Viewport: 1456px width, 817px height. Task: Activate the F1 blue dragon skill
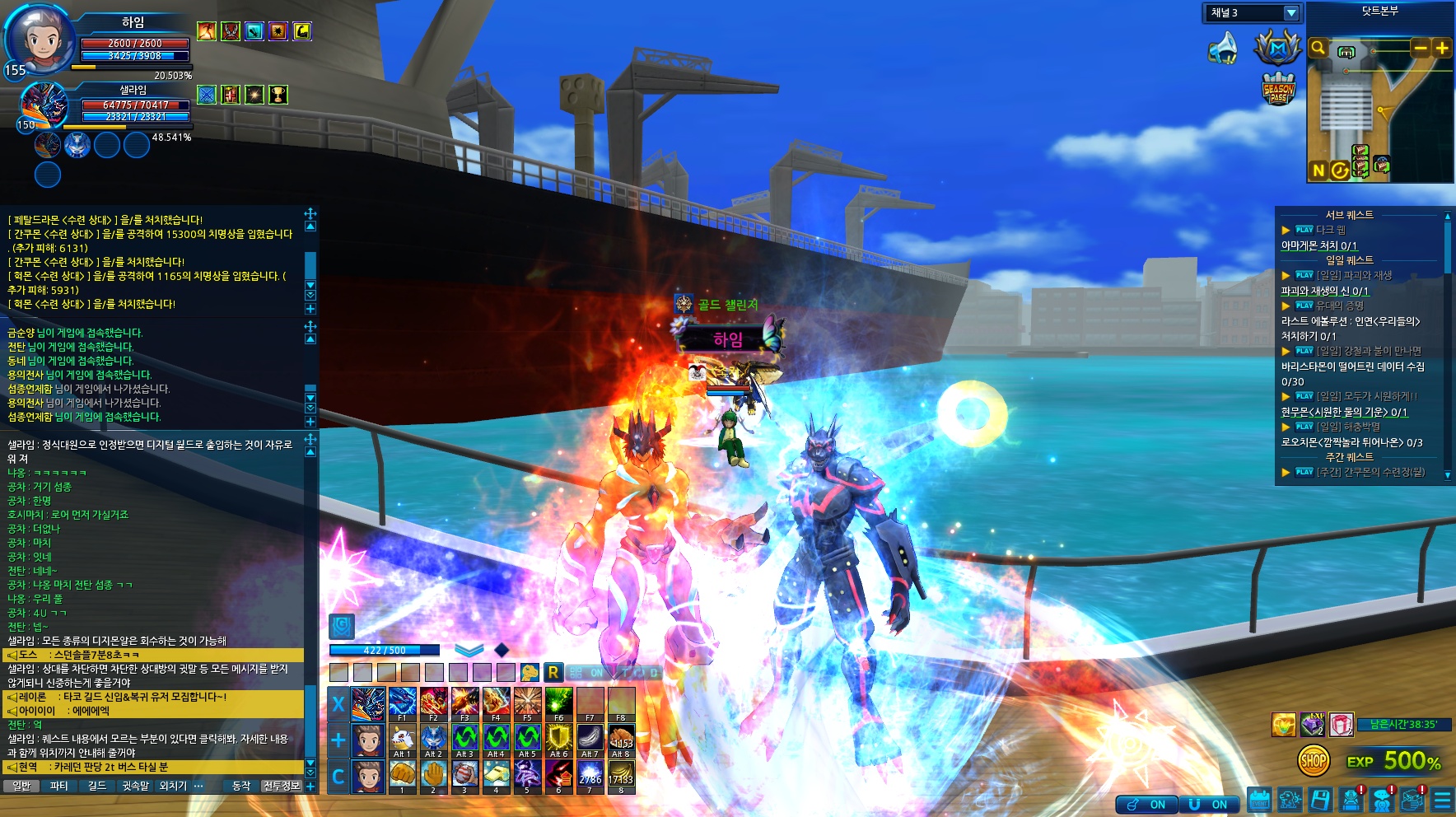click(x=402, y=702)
